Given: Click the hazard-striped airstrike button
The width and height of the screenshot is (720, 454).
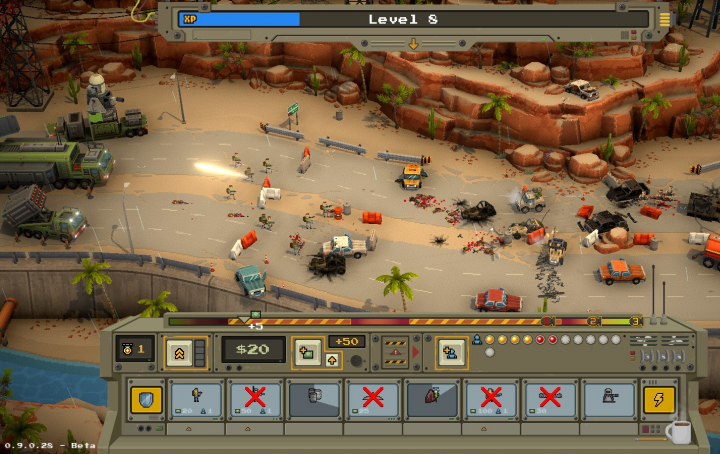Looking at the screenshot, I should point(394,351).
